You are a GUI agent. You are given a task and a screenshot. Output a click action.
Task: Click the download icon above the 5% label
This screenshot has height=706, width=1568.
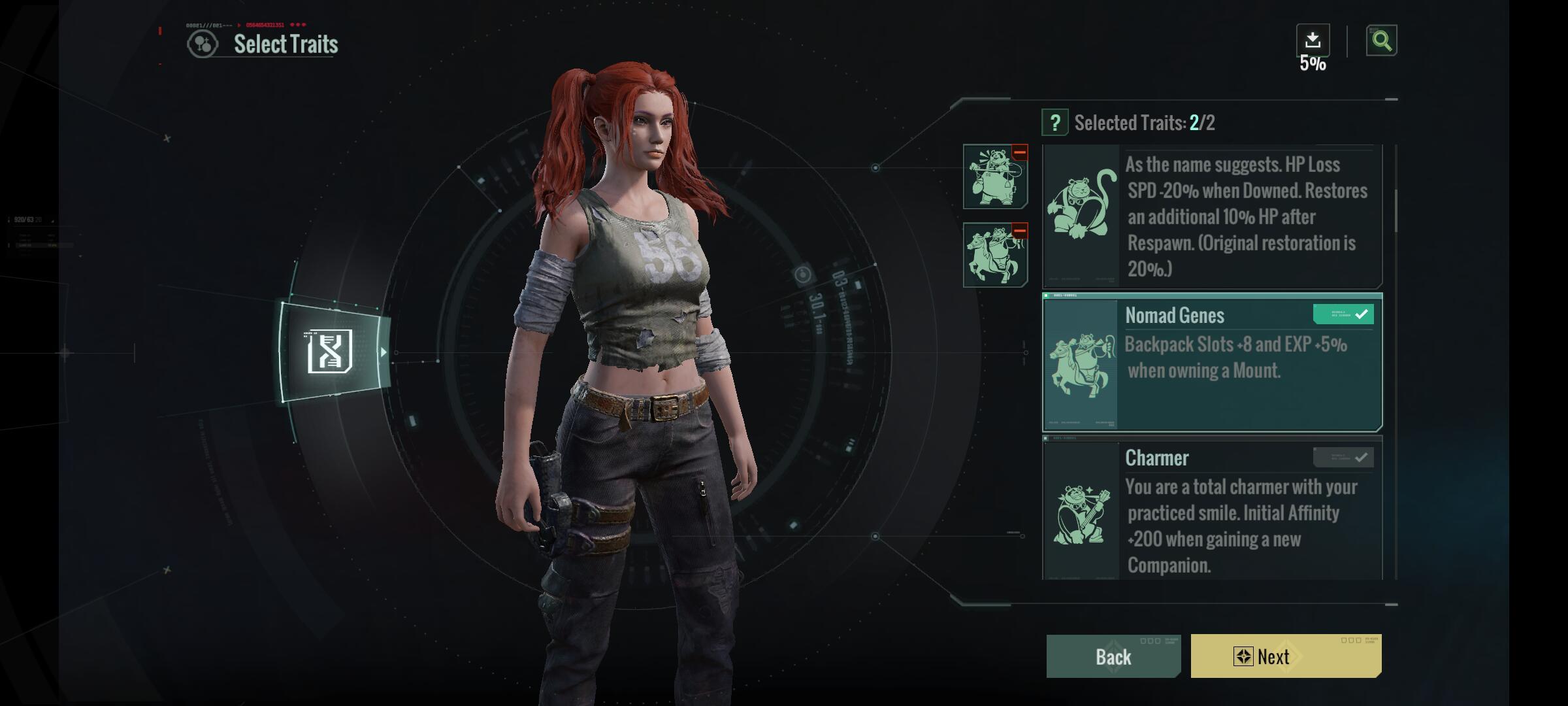point(1312,39)
